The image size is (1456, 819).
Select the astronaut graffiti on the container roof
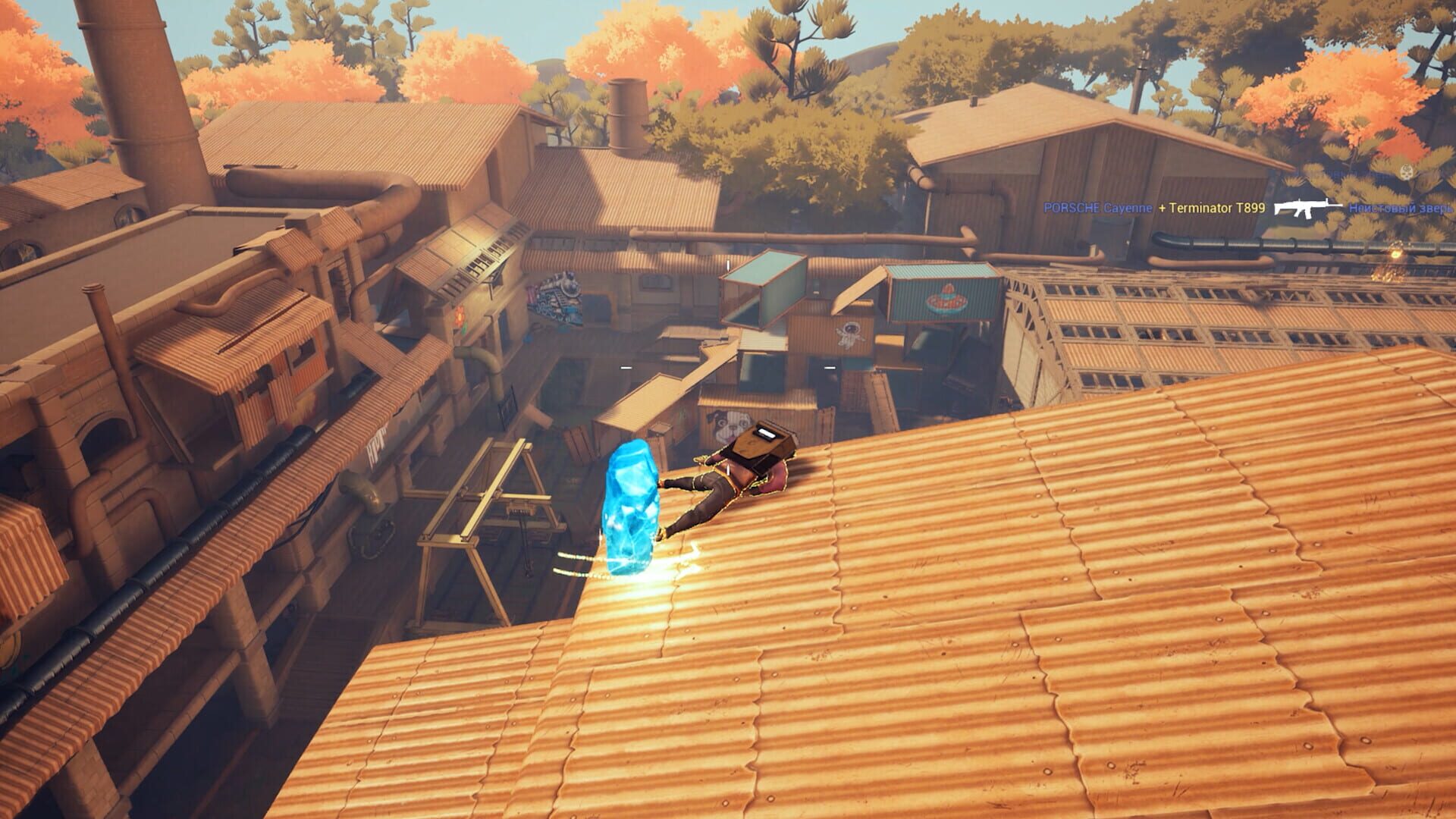tap(851, 336)
